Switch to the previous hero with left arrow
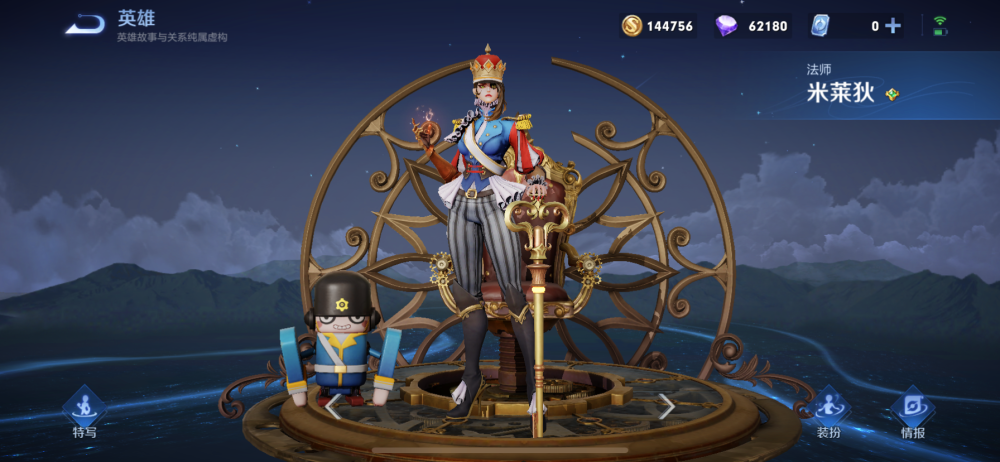1000x462 pixels. pyautogui.click(x=333, y=405)
